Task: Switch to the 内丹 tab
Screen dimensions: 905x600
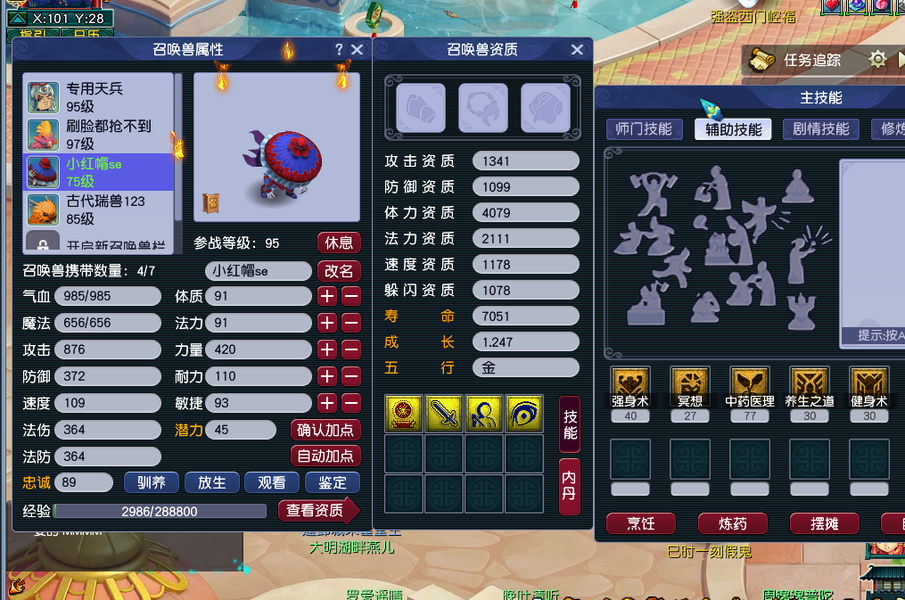Action: [569, 485]
